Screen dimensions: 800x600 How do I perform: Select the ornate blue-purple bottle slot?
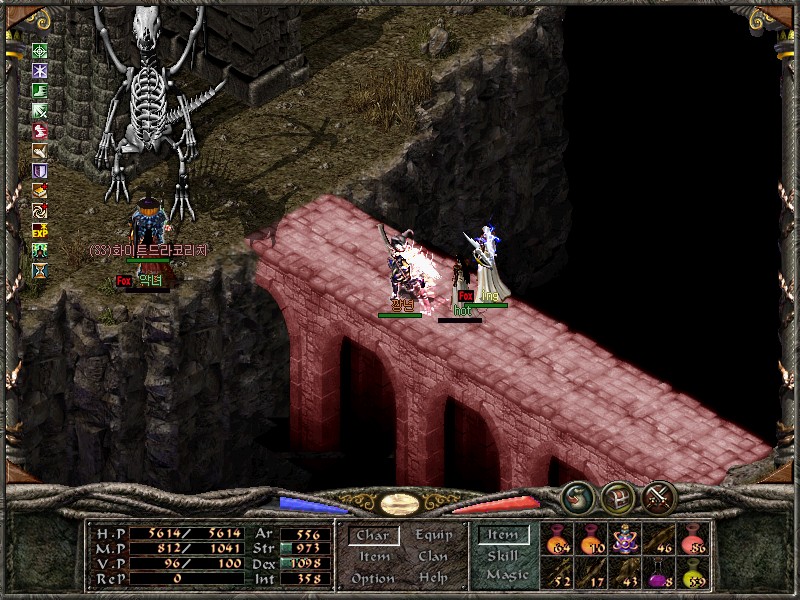(x=625, y=539)
